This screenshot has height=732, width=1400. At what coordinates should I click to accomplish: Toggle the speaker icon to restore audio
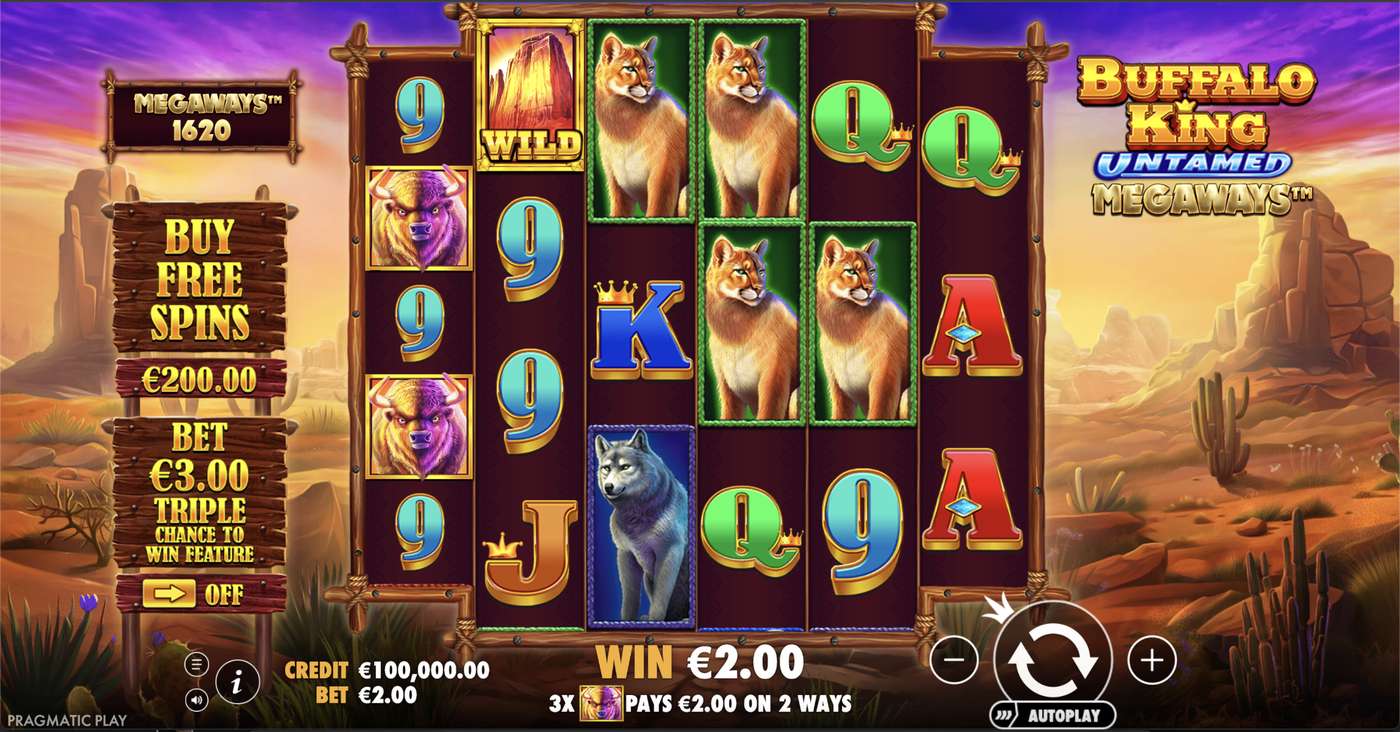[x=197, y=698]
